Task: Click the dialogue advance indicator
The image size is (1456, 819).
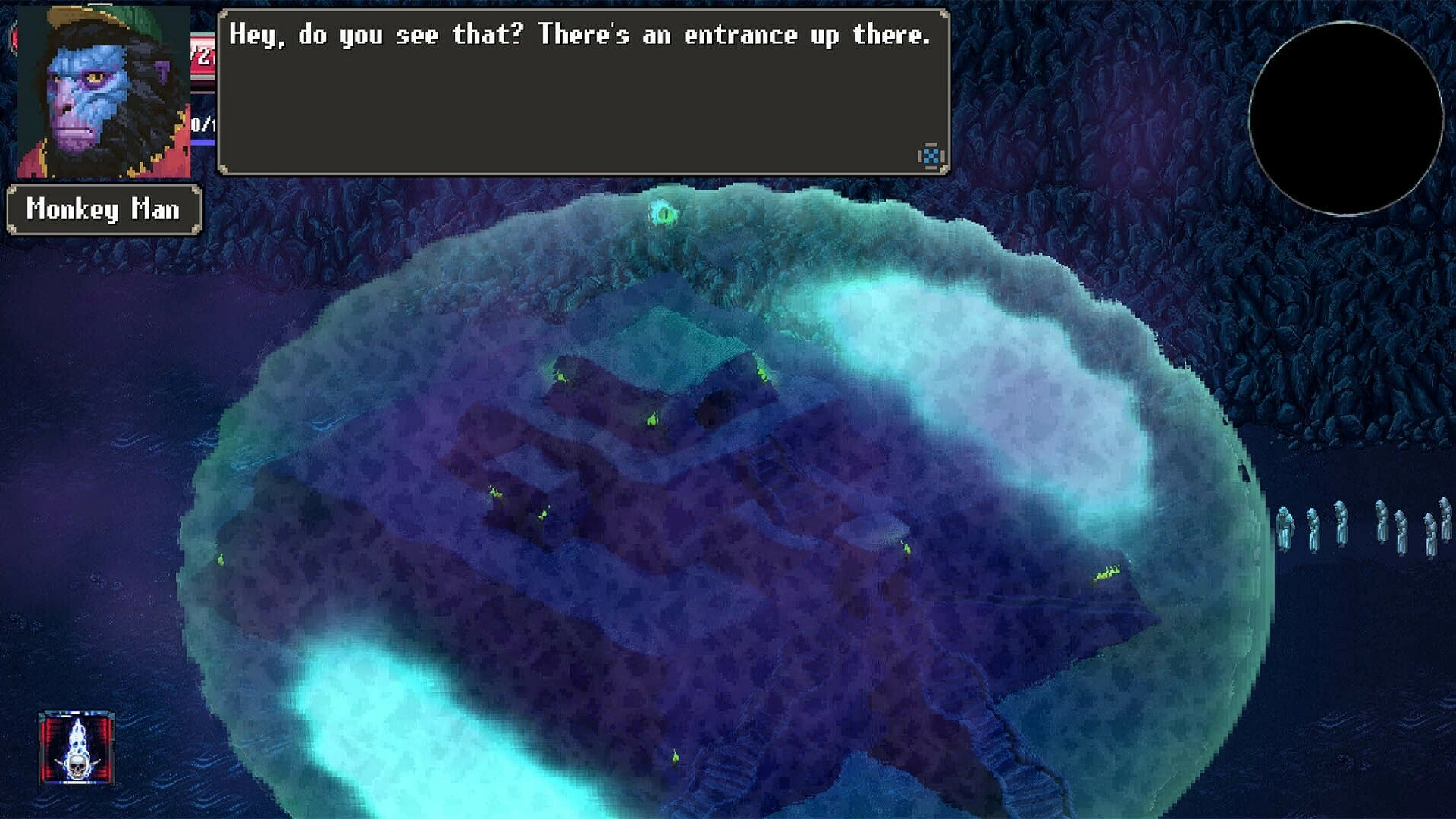Action: tap(930, 156)
